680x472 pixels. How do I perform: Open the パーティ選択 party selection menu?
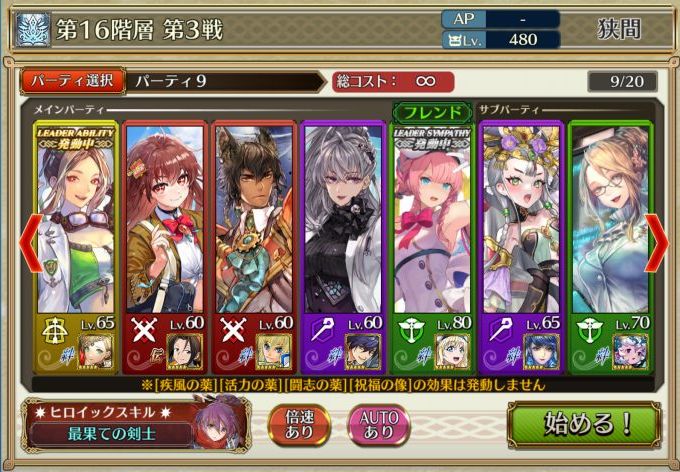click(x=72, y=81)
